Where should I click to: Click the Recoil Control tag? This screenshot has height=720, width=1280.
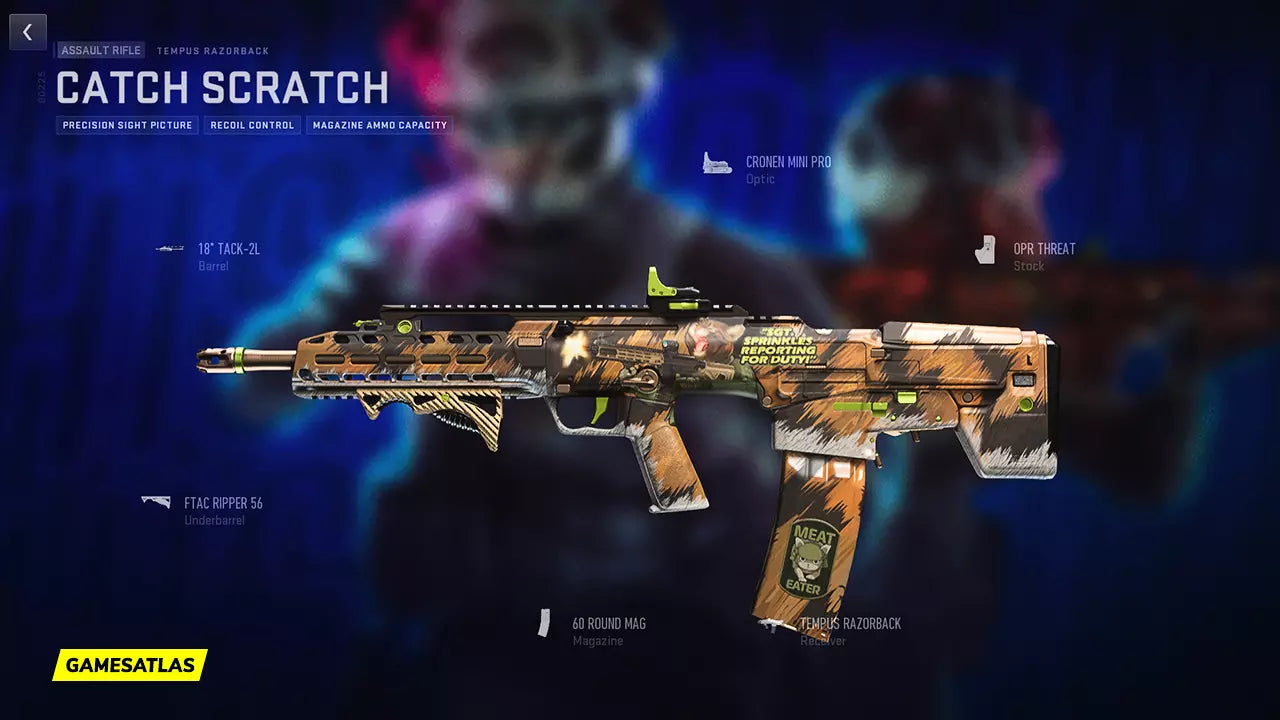click(x=252, y=125)
